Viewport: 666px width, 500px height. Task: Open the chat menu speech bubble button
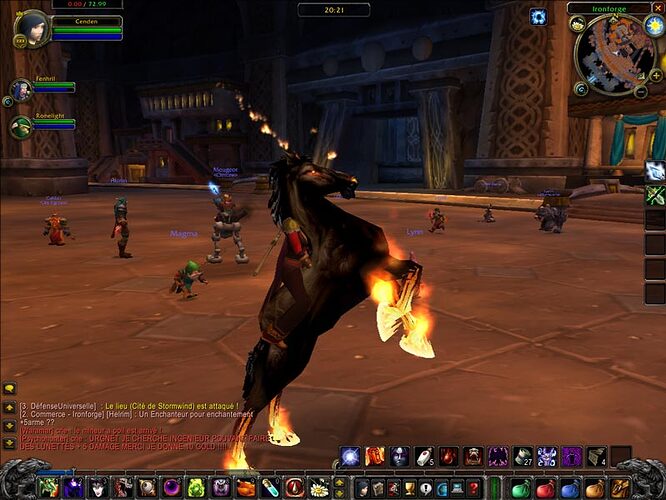(x=9, y=388)
